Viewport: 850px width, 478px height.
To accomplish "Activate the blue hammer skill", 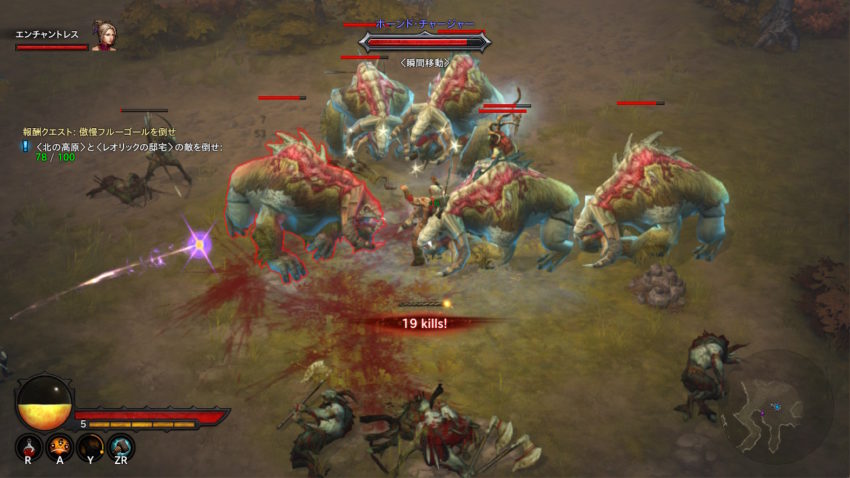I will [121, 446].
